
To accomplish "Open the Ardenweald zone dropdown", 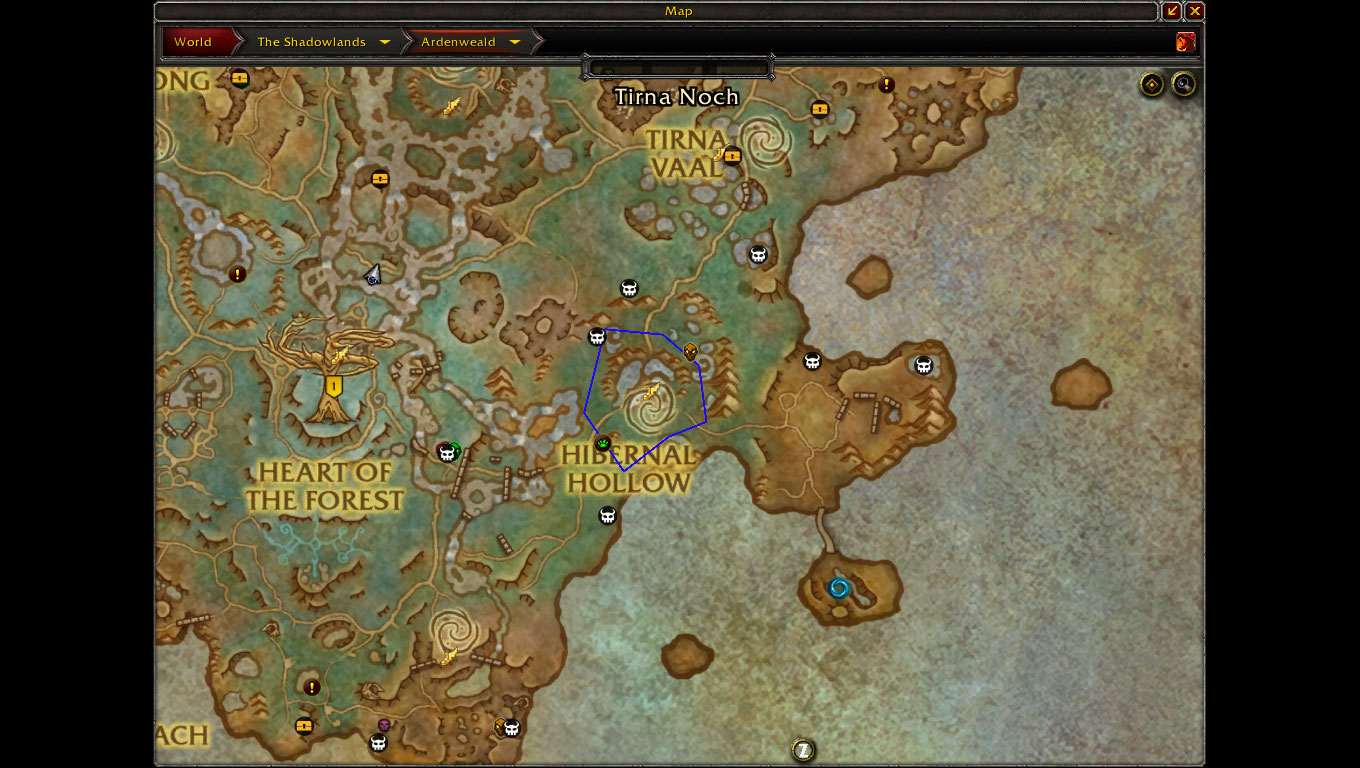I will tap(515, 42).
